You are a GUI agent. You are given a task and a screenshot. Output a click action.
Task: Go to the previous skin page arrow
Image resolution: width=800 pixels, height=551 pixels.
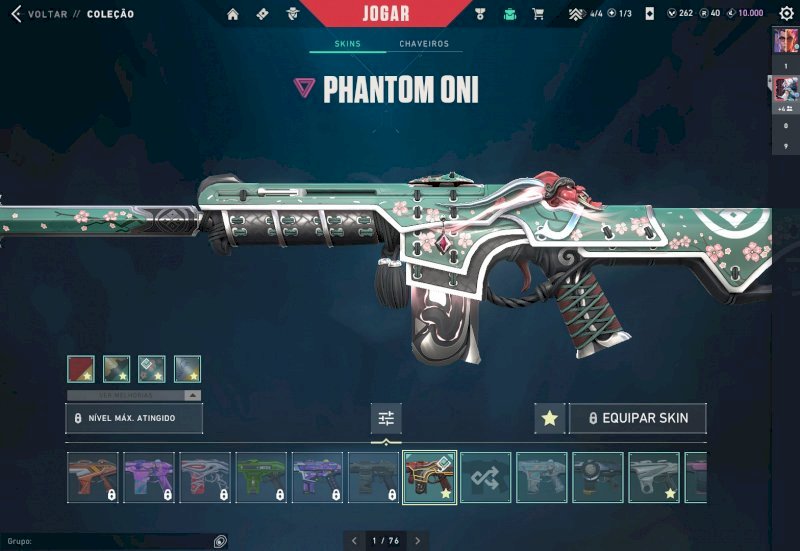353,541
